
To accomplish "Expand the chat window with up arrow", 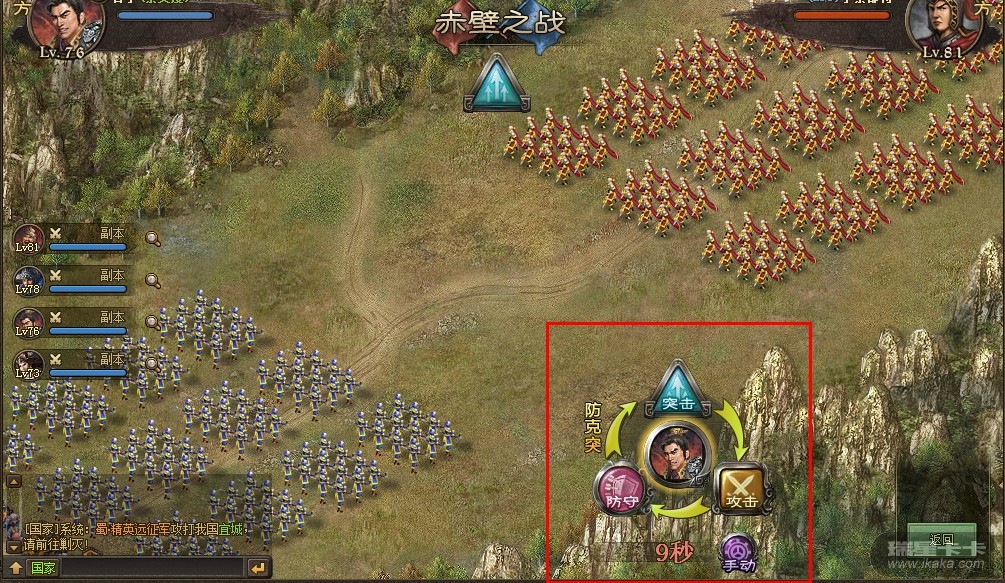I will coord(15,568).
